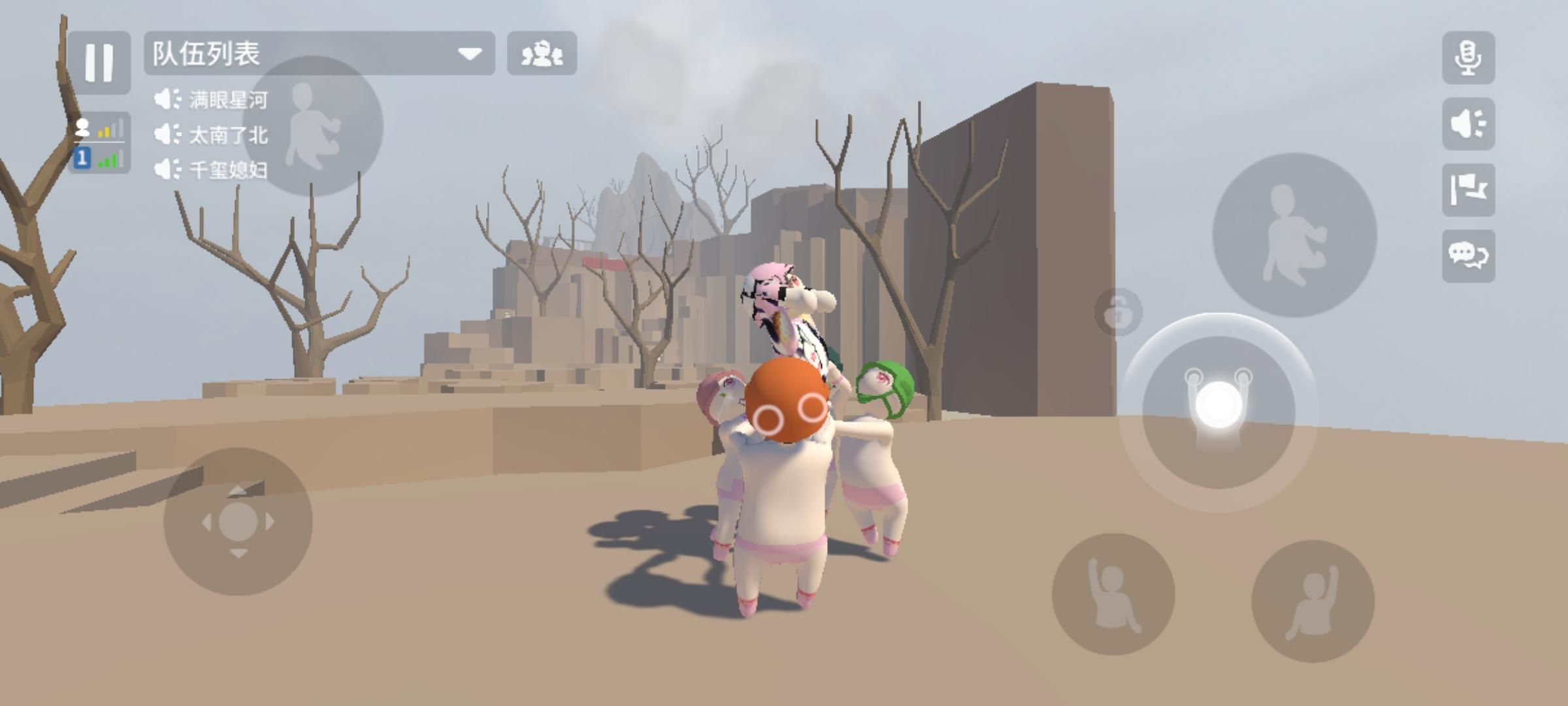
Task: Tap the team members icon beside 队伍列表
Action: click(541, 56)
